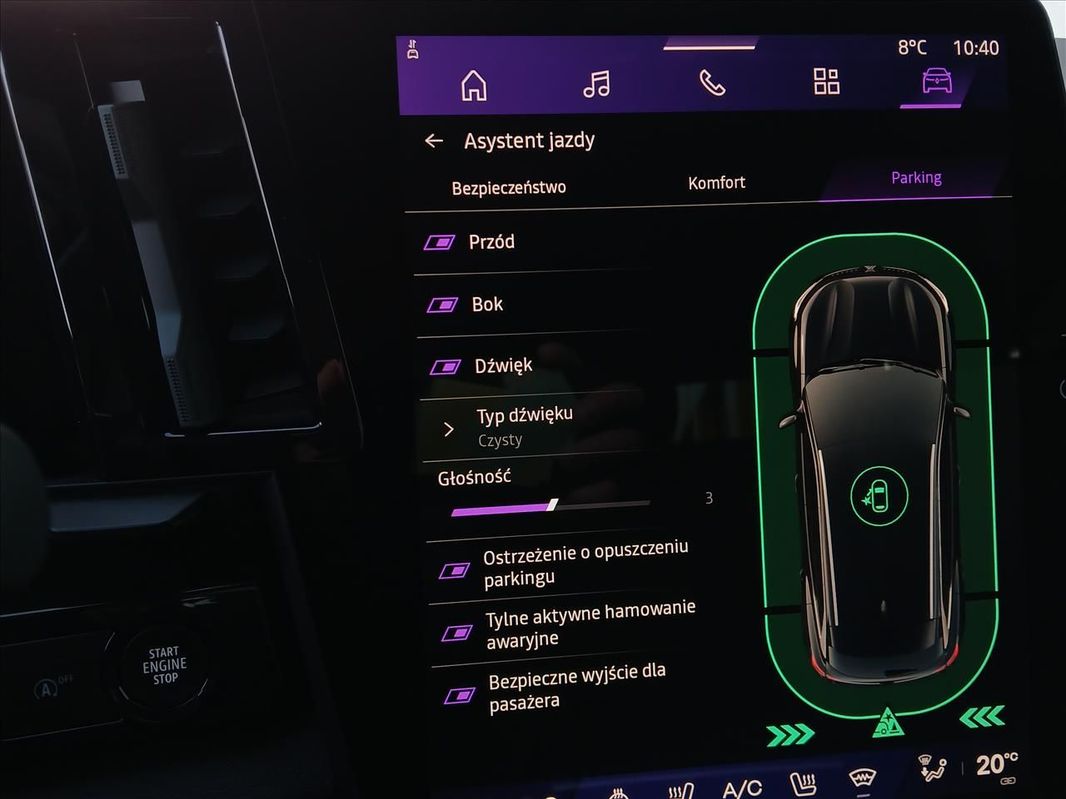Open the music note media menu
This screenshot has width=1066, height=799.
coord(596,84)
